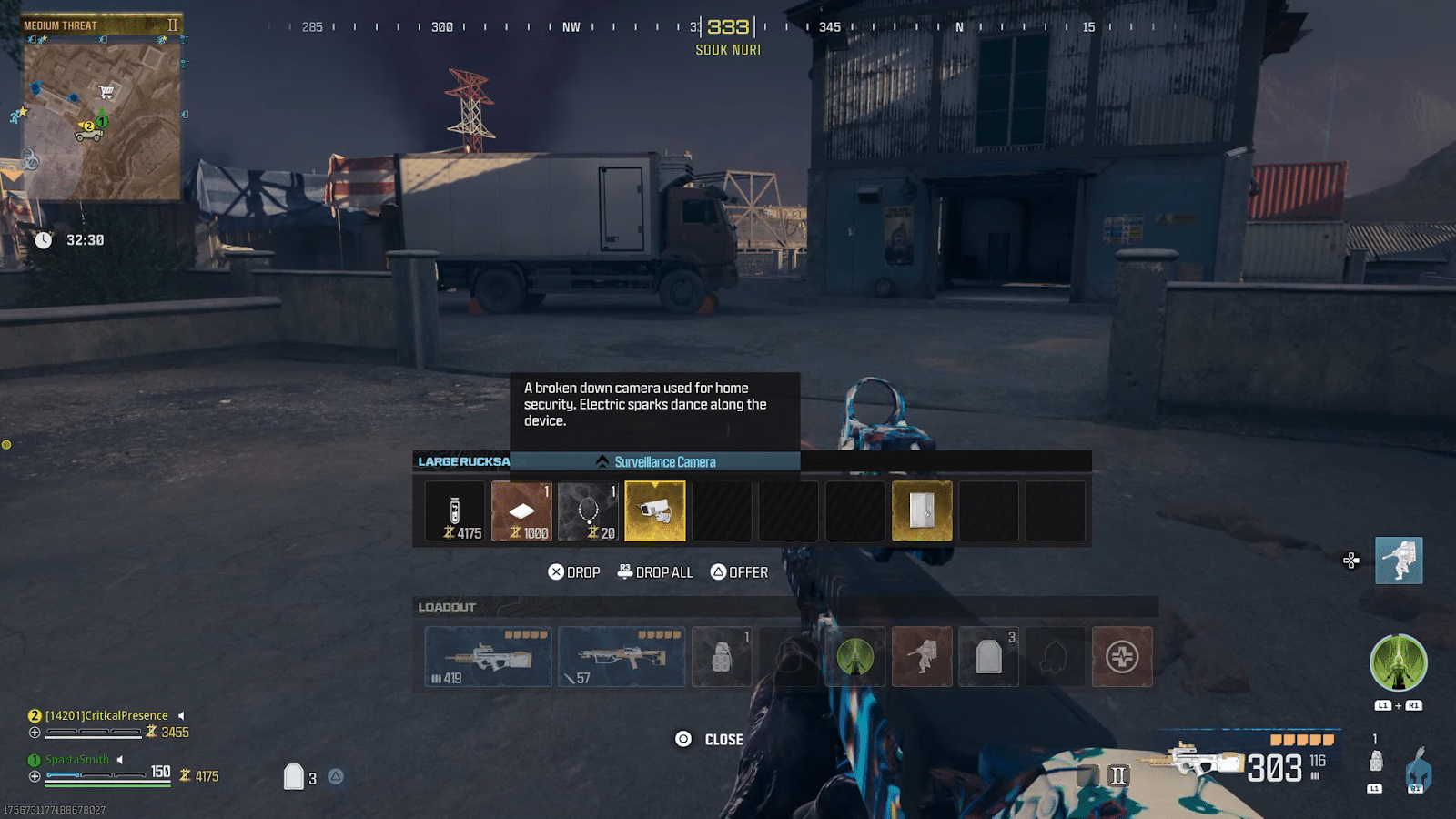
Task: Select the killstreak operator icon in loadout
Action: 922,657
